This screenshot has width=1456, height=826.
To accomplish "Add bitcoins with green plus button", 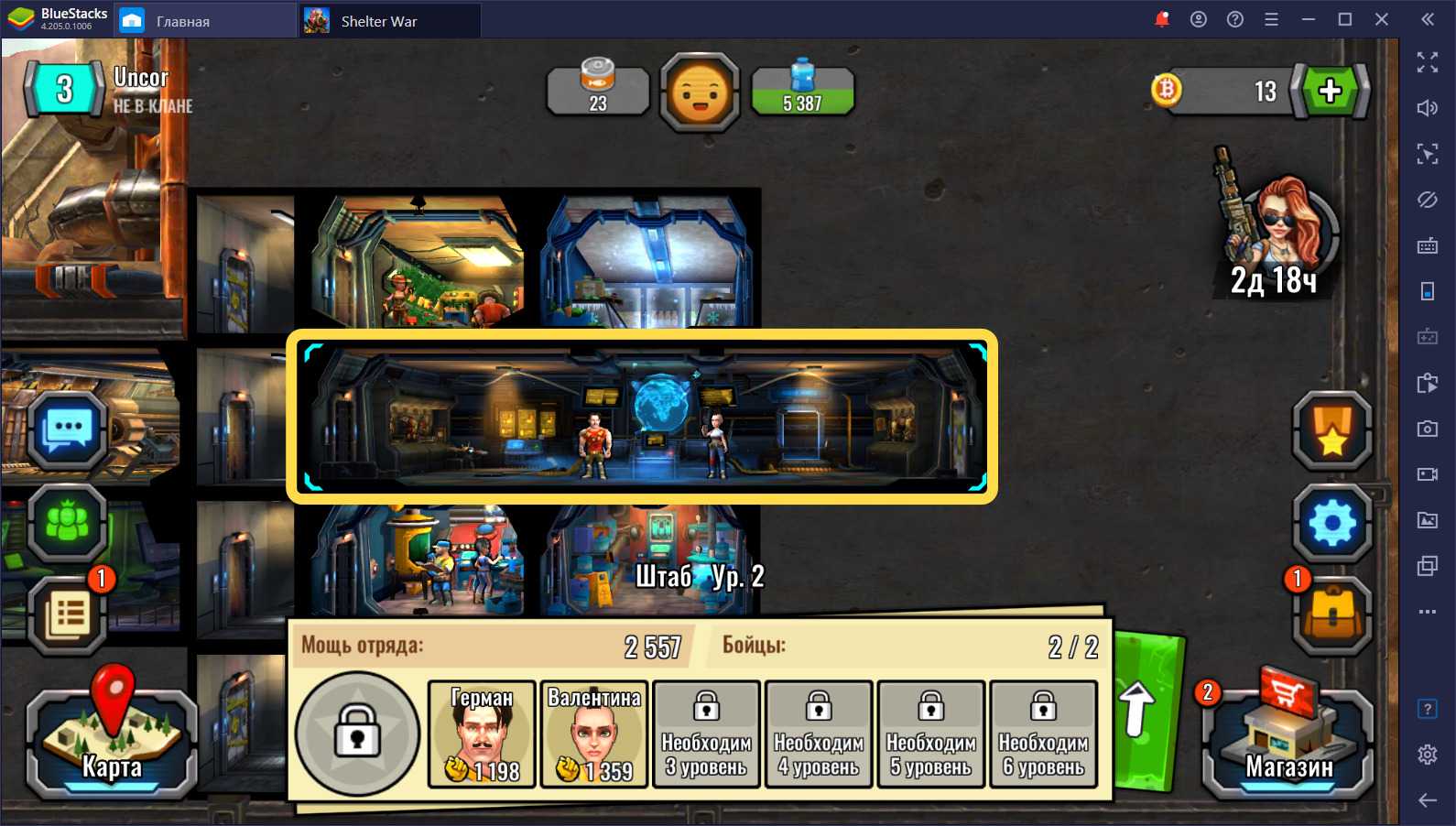I will pos(1331,91).
